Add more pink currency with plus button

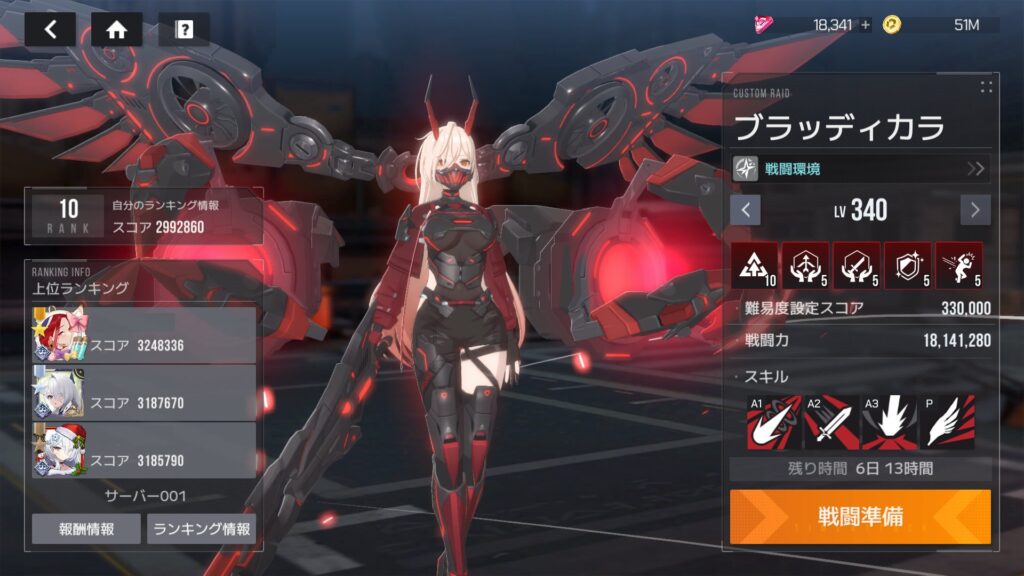[865, 25]
